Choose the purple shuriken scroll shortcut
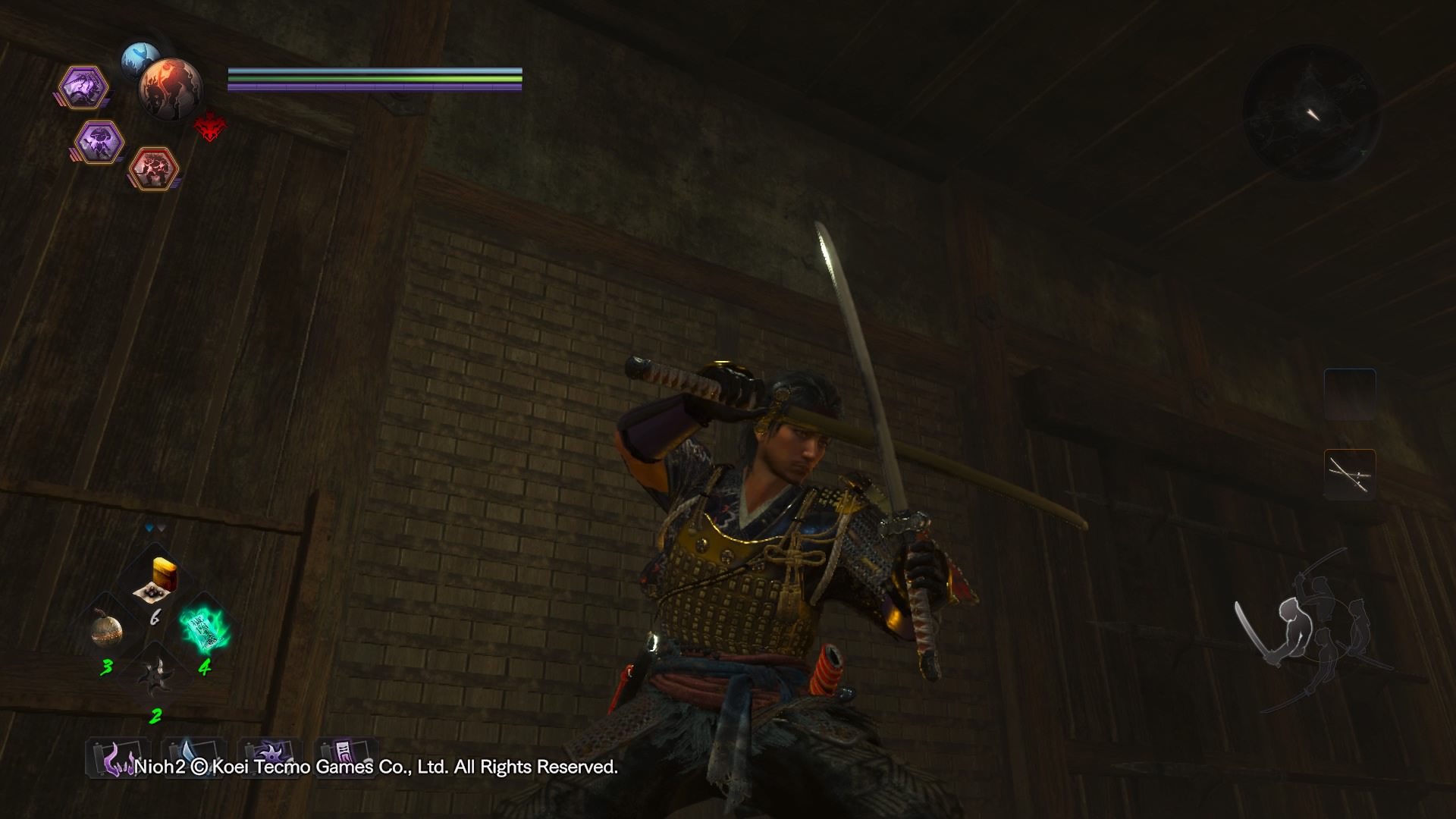 click(270, 757)
